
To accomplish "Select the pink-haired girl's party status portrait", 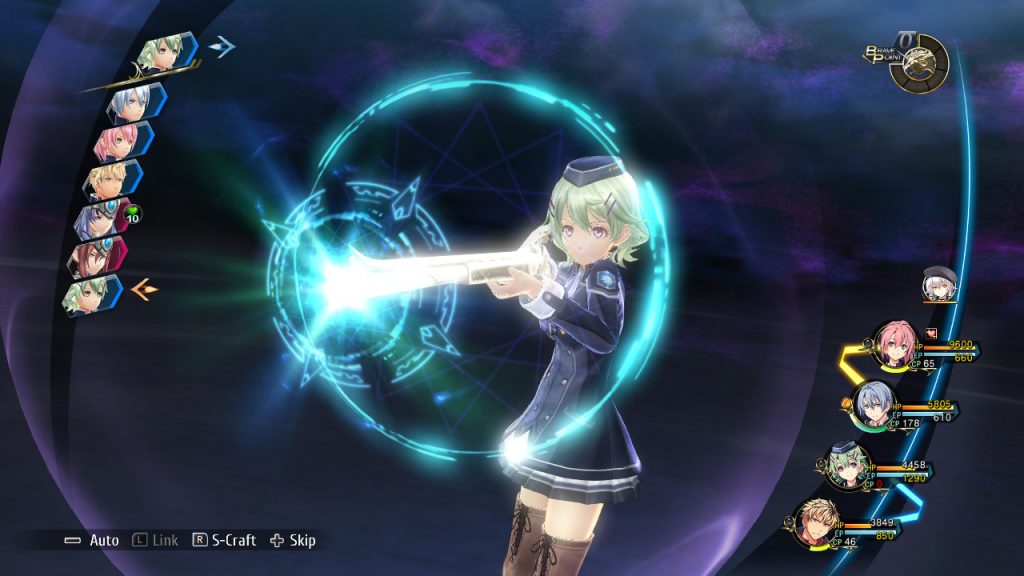I will point(894,344).
